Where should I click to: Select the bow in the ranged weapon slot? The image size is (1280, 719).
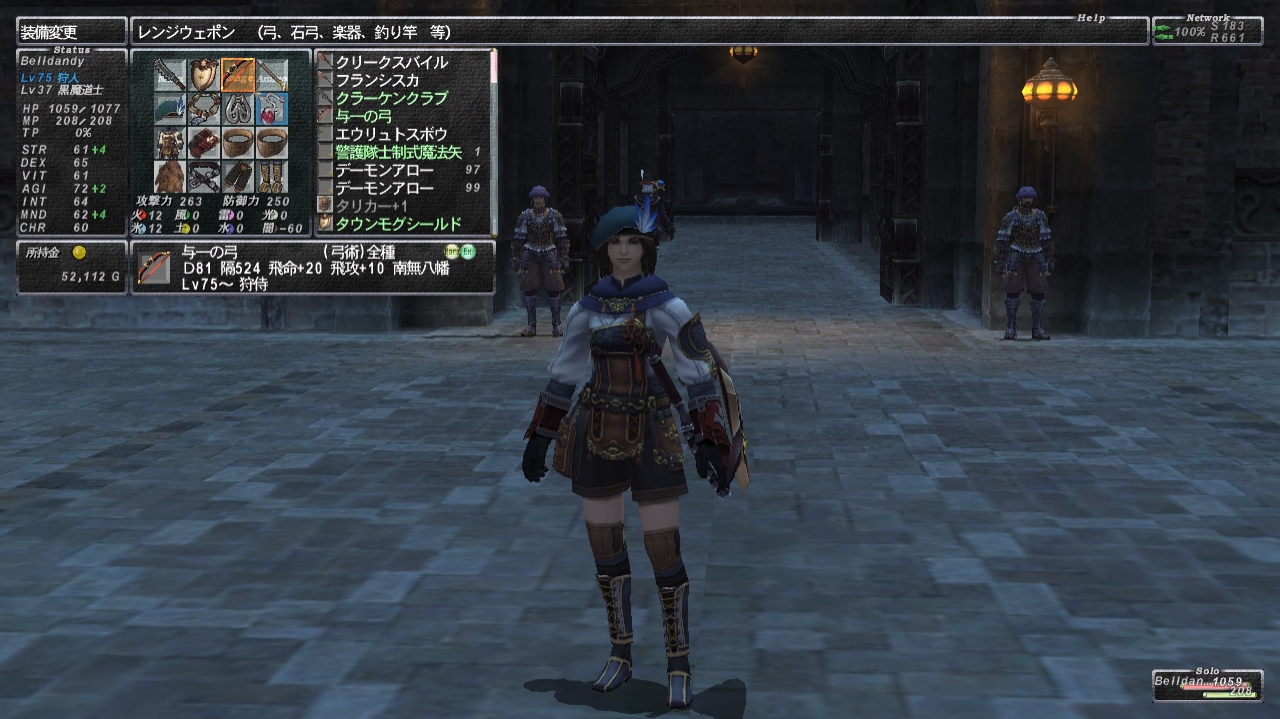pos(238,75)
